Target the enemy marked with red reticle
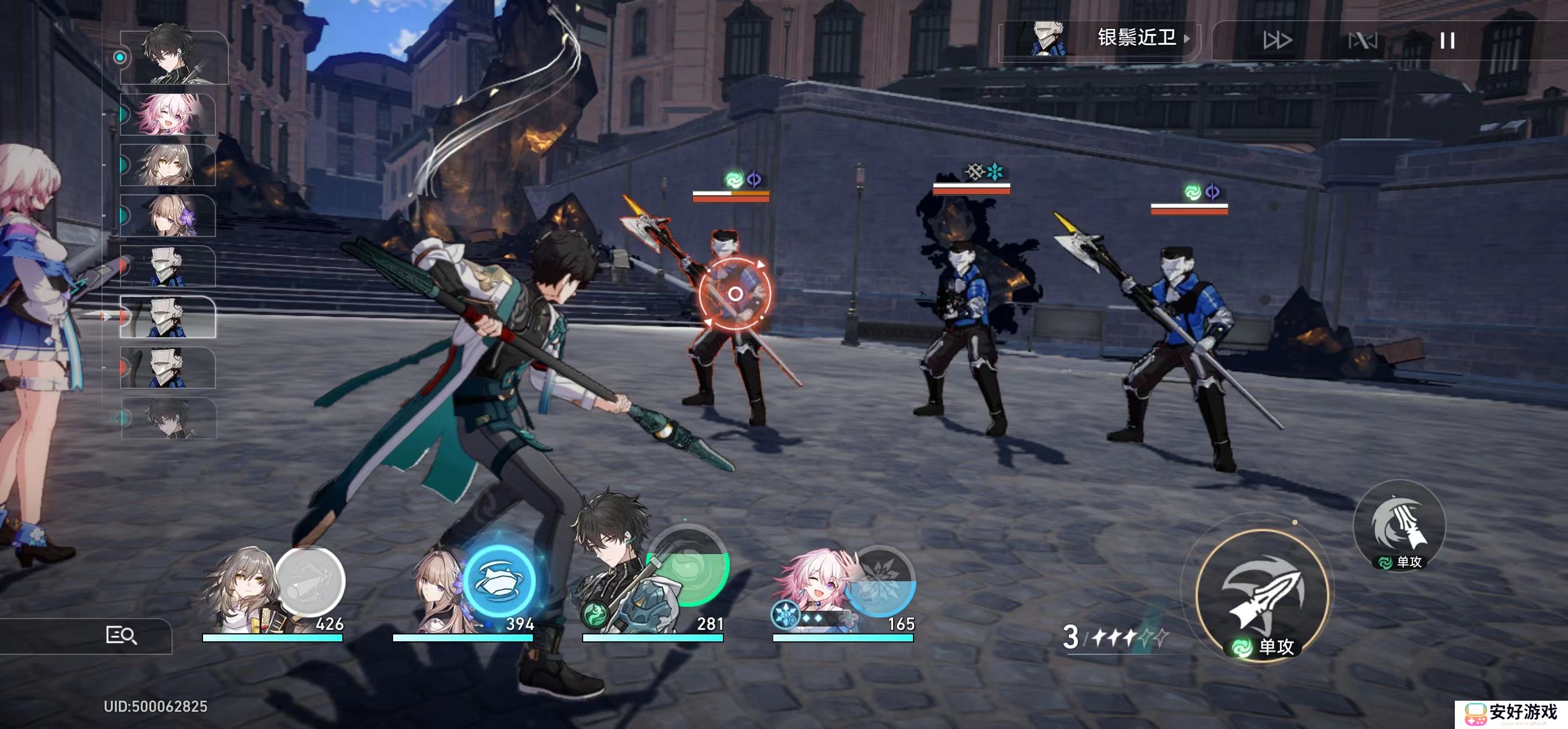Viewport: 1568px width, 729px height. 734,294
